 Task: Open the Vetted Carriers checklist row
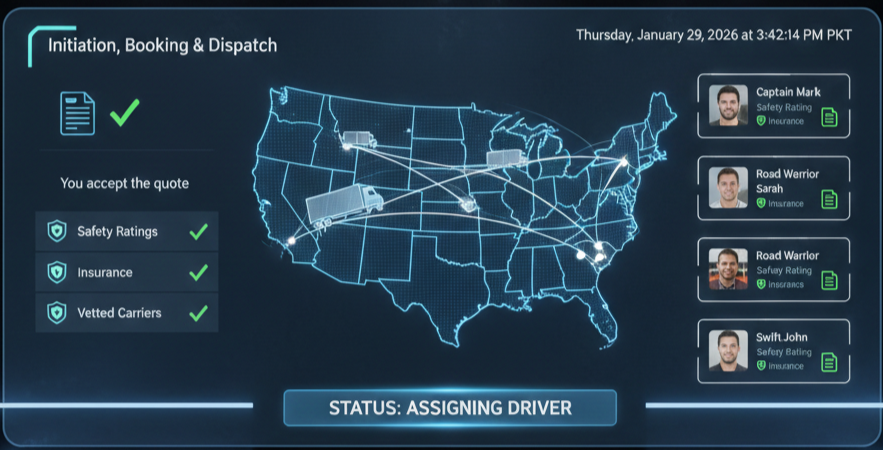click(x=127, y=313)
